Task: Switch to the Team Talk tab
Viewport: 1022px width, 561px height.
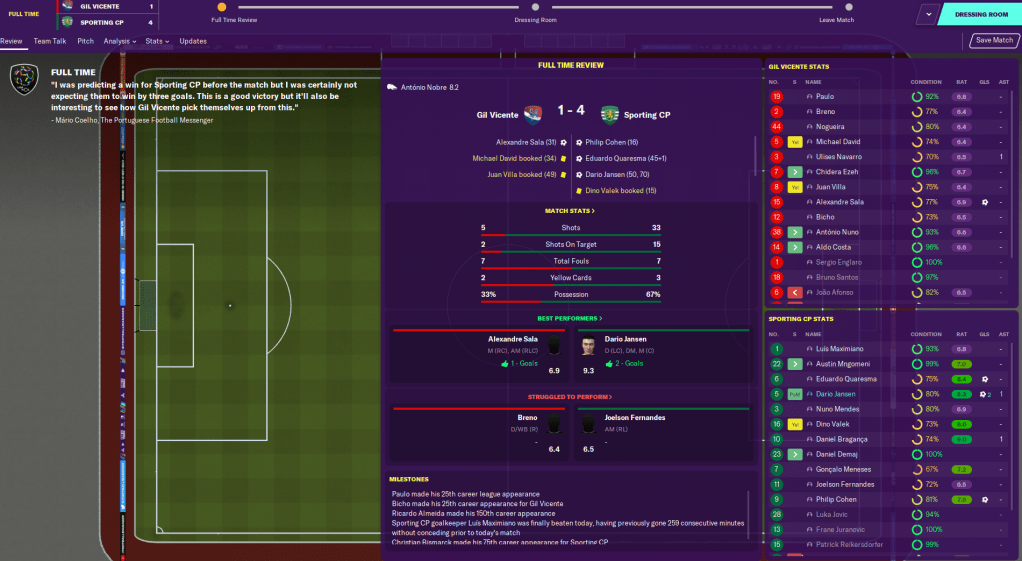Action: point(49,41)
